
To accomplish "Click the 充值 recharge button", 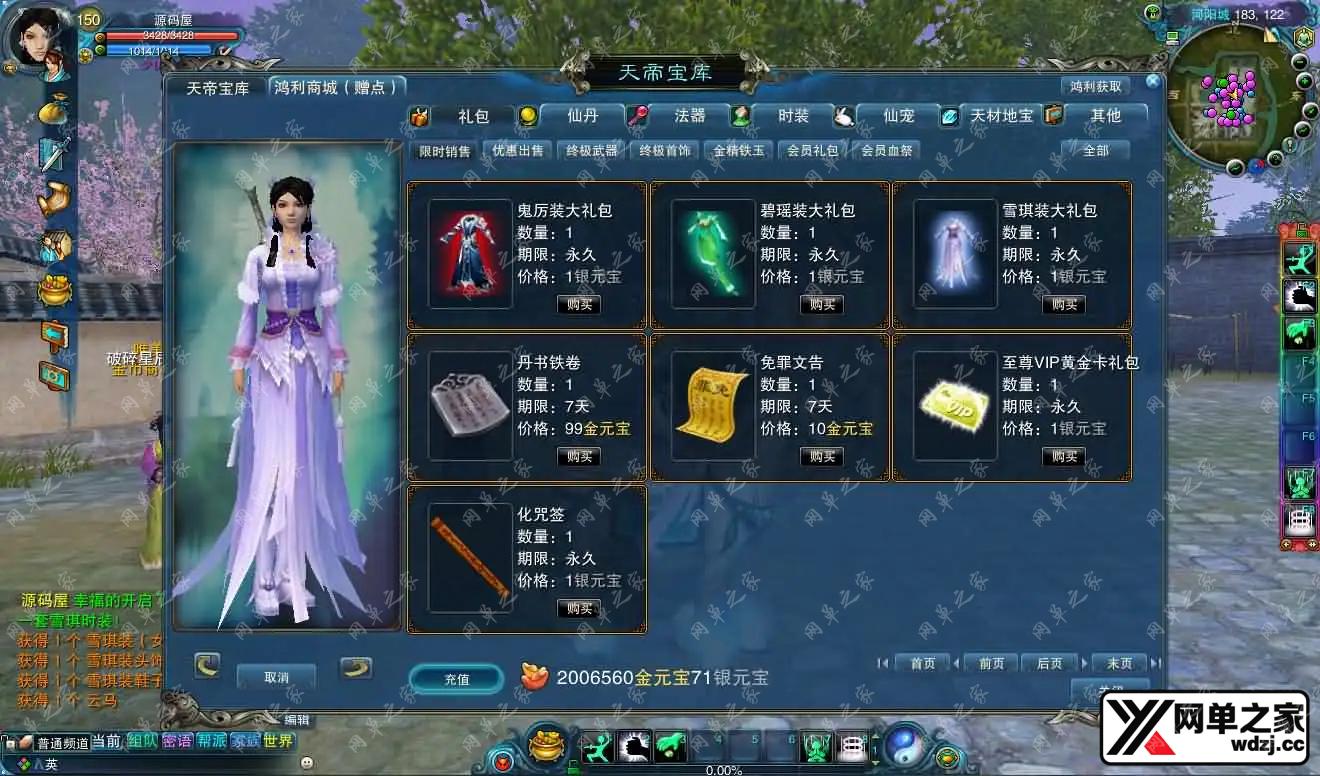I will point(456,679).
